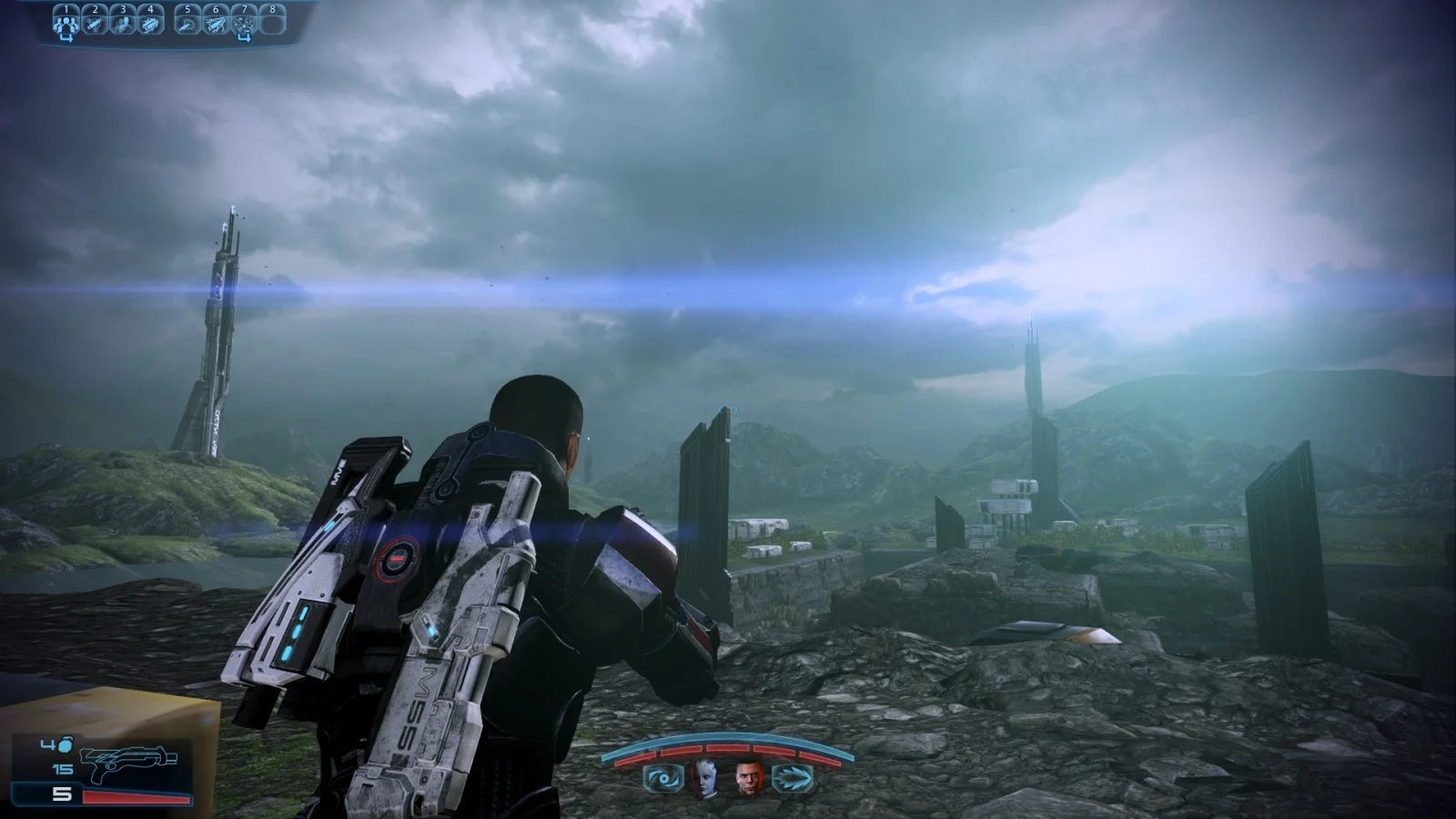Viewport: 1456px width, 819px height.
Task: Use quick slot 3 with the two-figure icon
Action: click(122, 21)
